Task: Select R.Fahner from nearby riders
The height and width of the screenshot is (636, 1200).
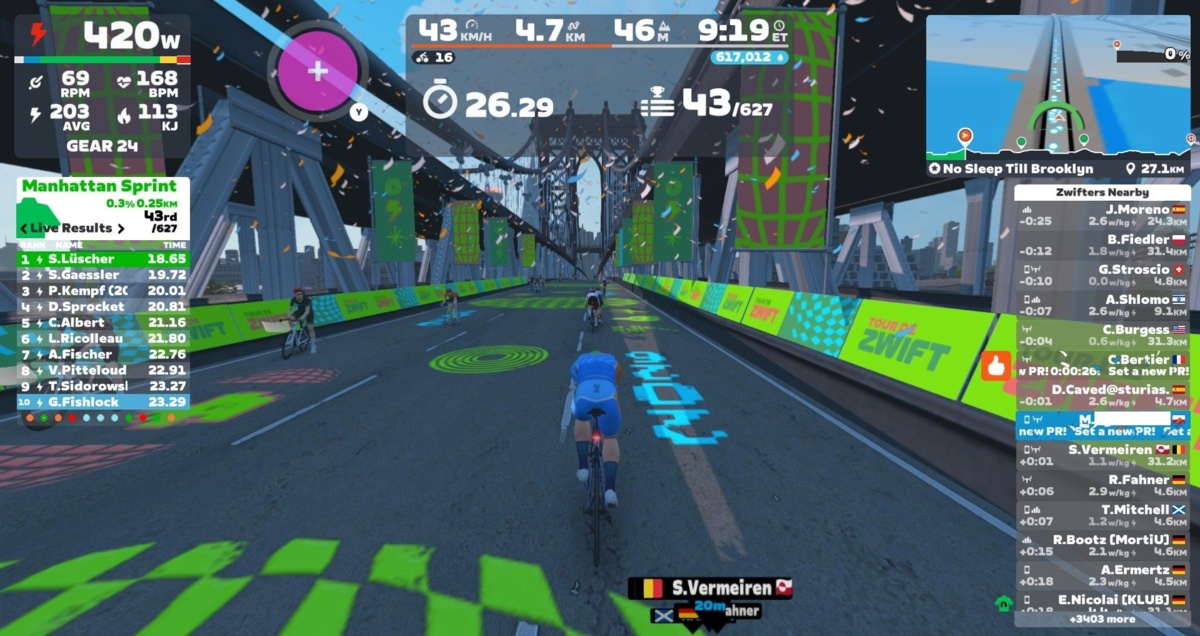Action: 1102,485
